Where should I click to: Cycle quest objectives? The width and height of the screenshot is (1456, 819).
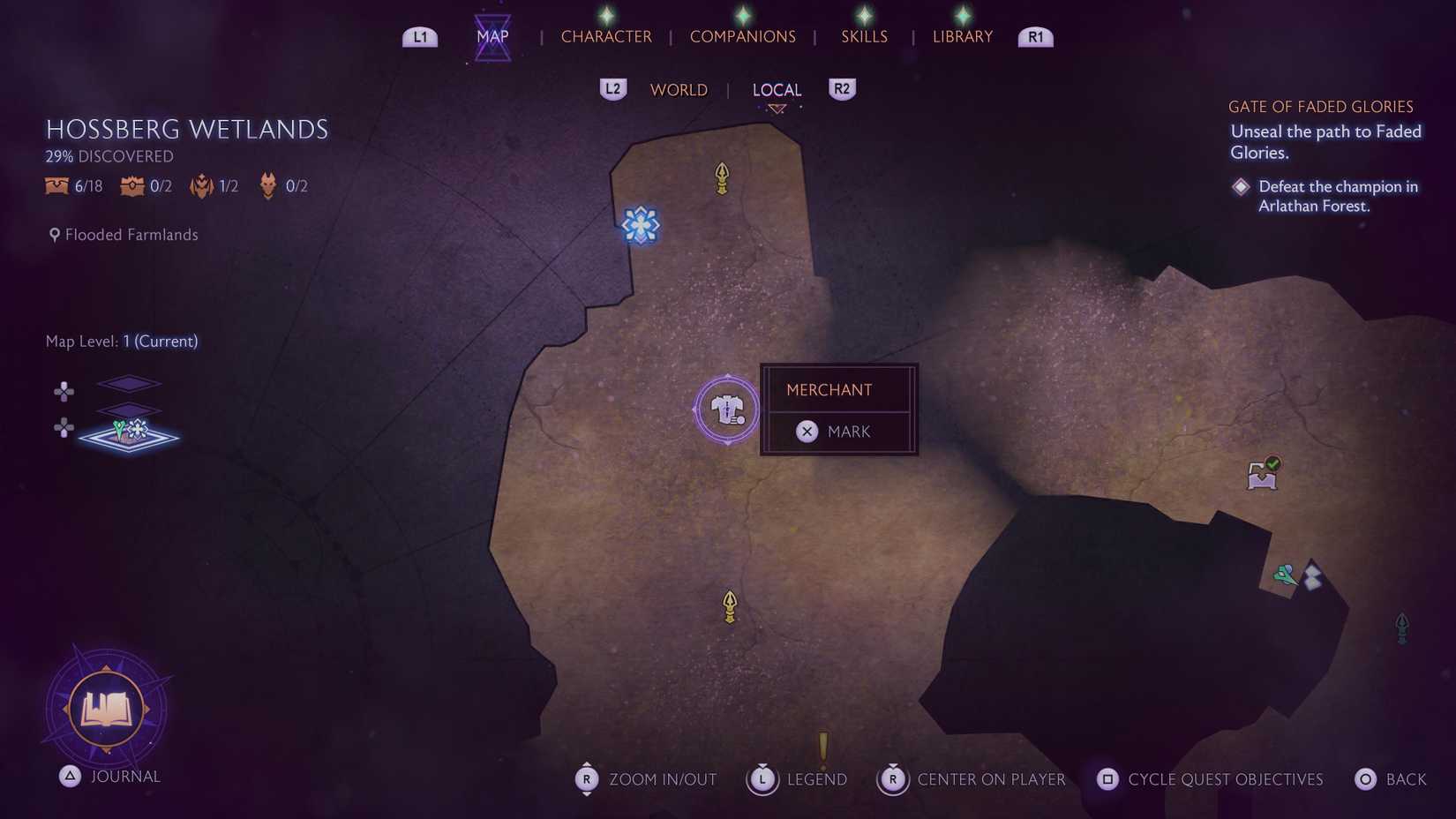(1210, 779)
